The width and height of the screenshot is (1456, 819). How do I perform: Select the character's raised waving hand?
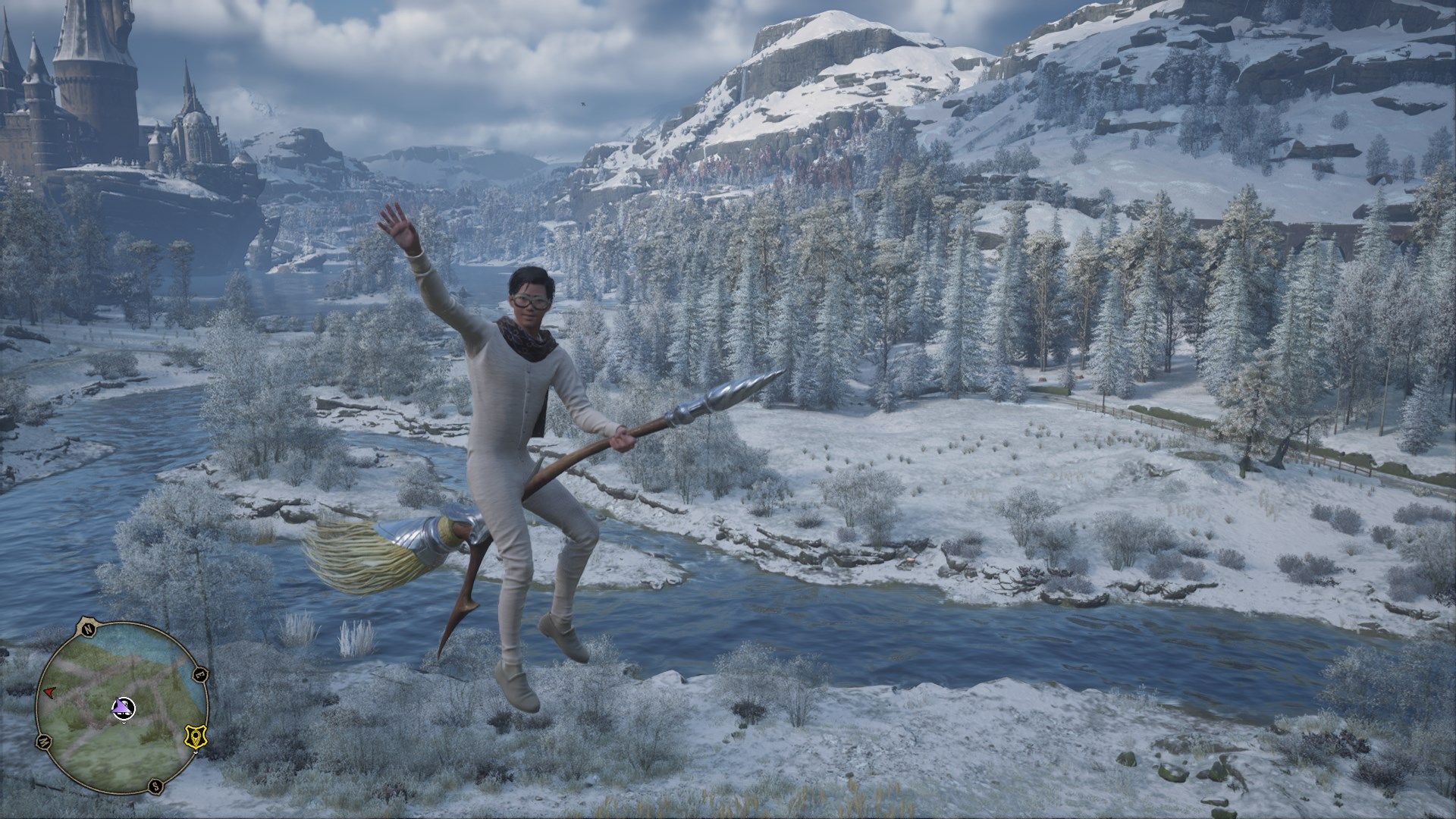pos(403,227)
